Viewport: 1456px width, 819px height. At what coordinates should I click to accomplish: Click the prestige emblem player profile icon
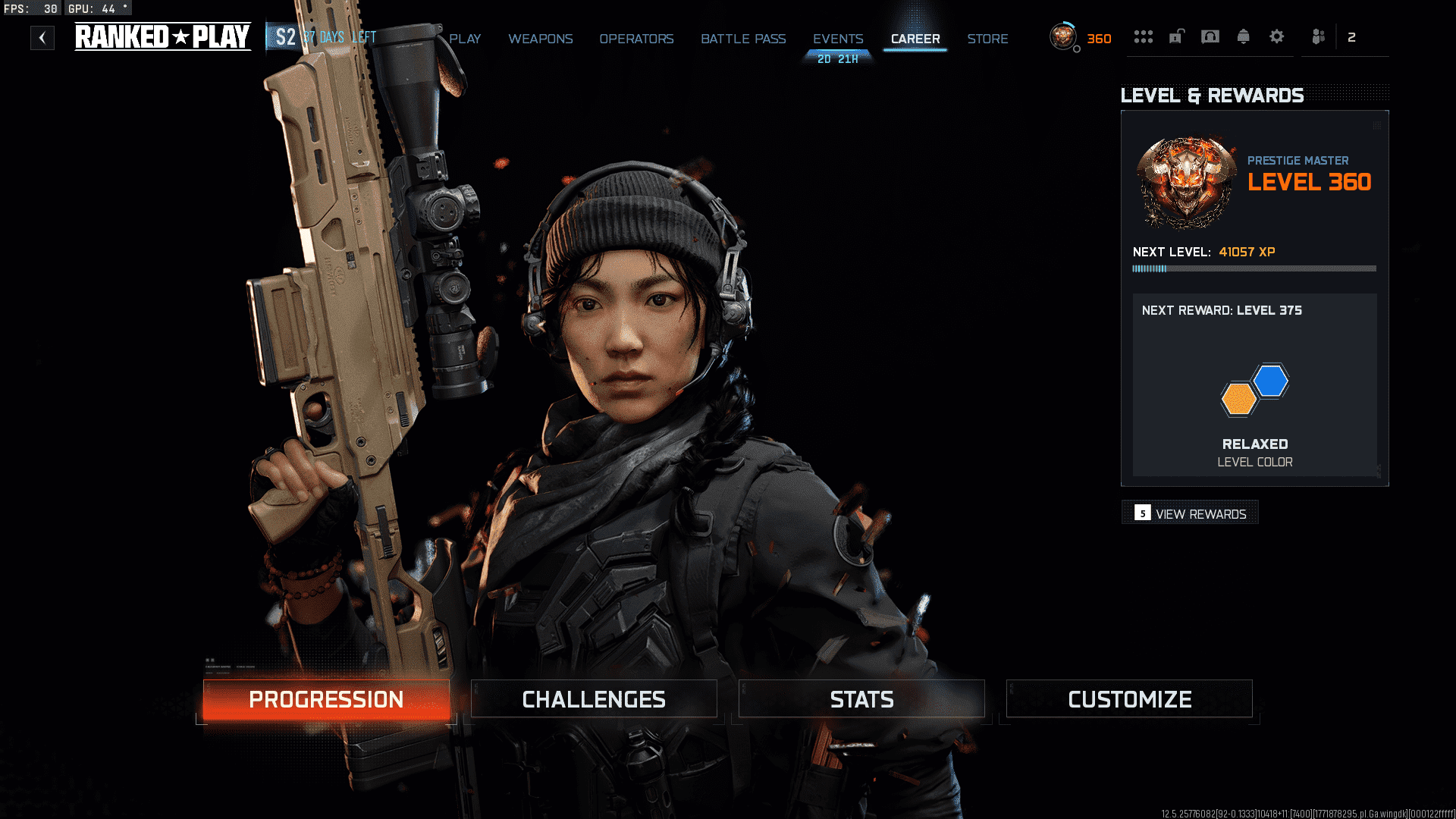[1063, 36]
